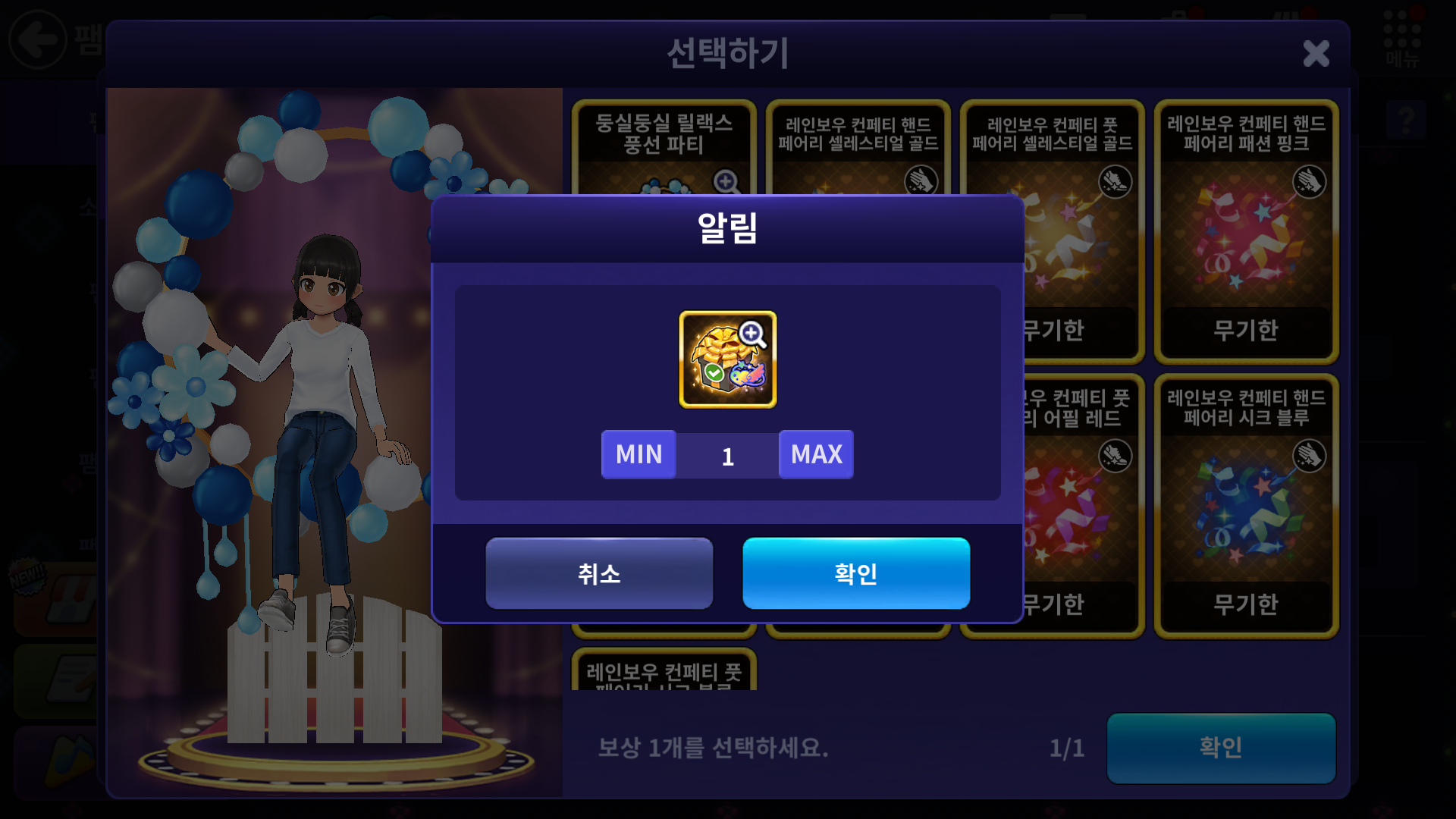Cancel the 알림 dialog with 취소

(599, 573)
